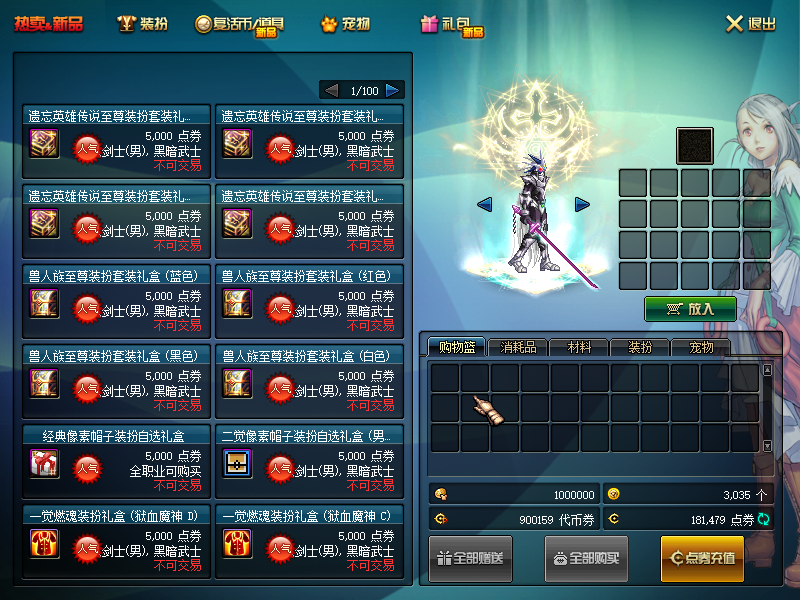Viewport: 800px width, 600px height.
Task: Select the 宠物 top category
Action: pyautogui.click(x=345, y=23)
